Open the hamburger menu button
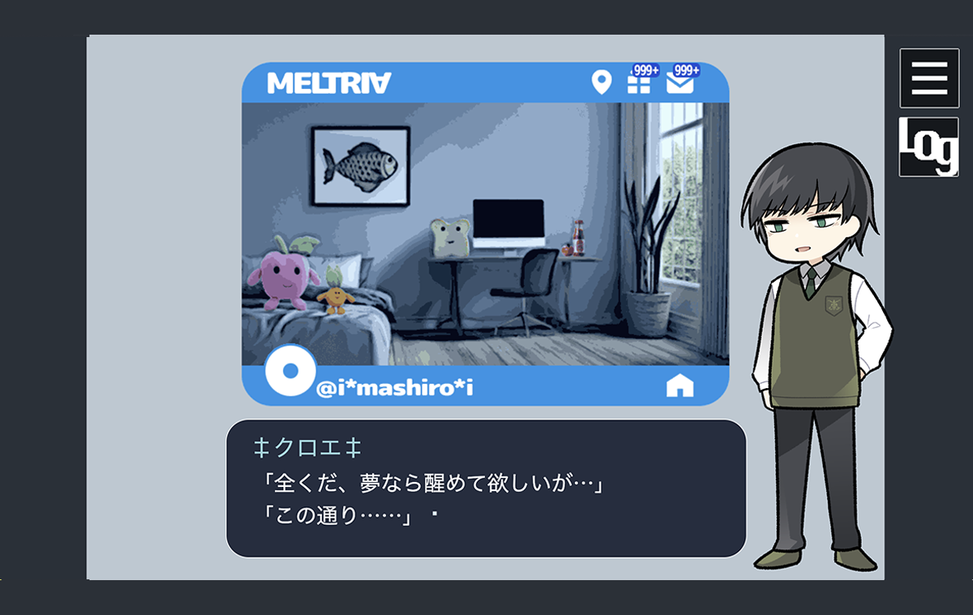 (x=929, y=78)
